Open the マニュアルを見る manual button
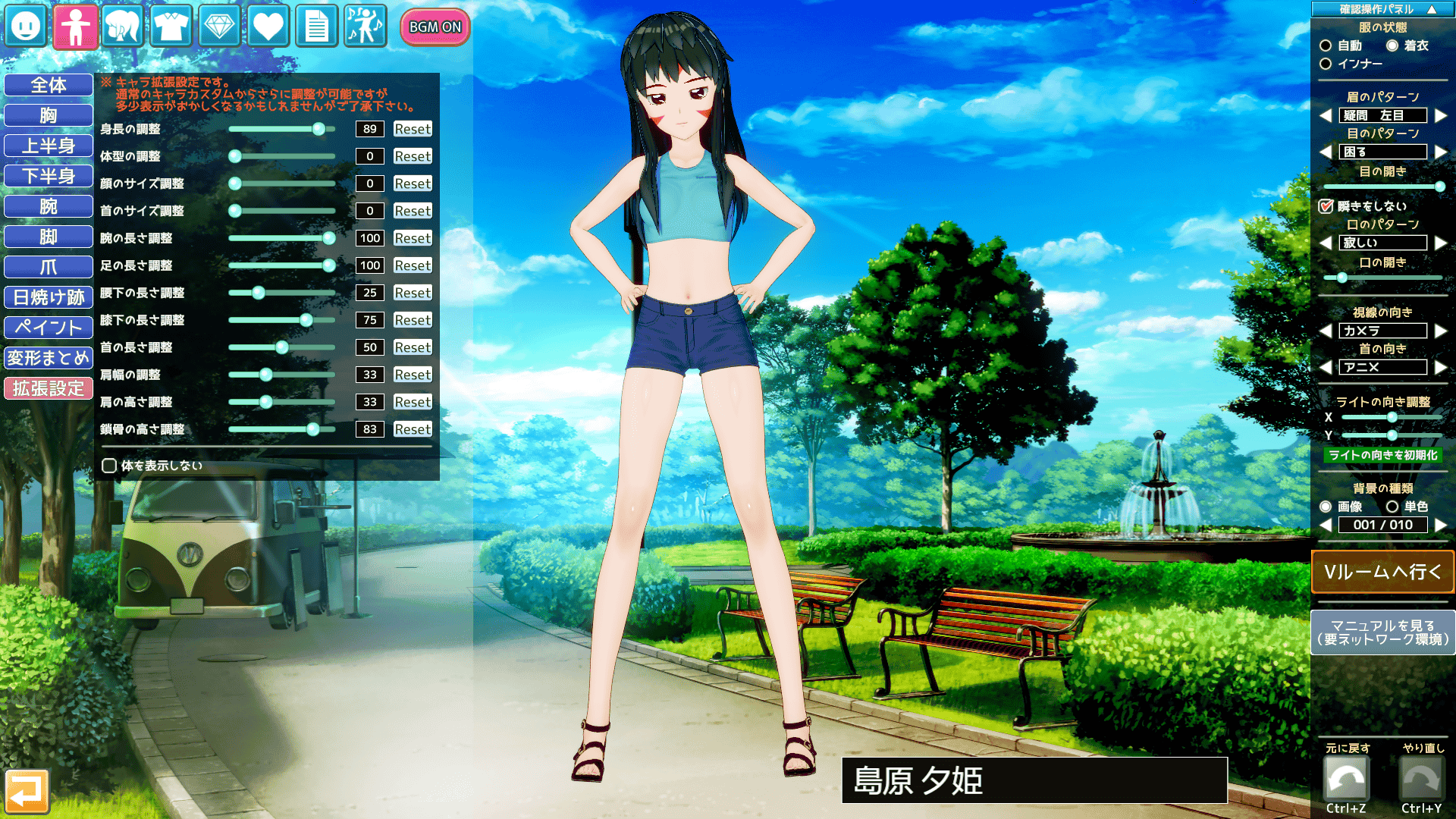This screenshot has width=1456, height=819. [1382, 632]
